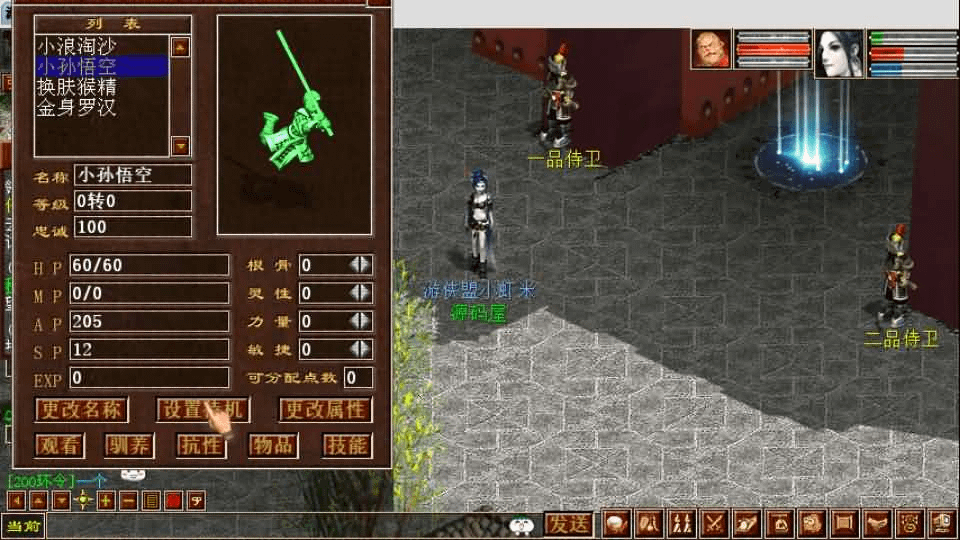
Task: Click the 观看 view button
Action: point(59,445)
